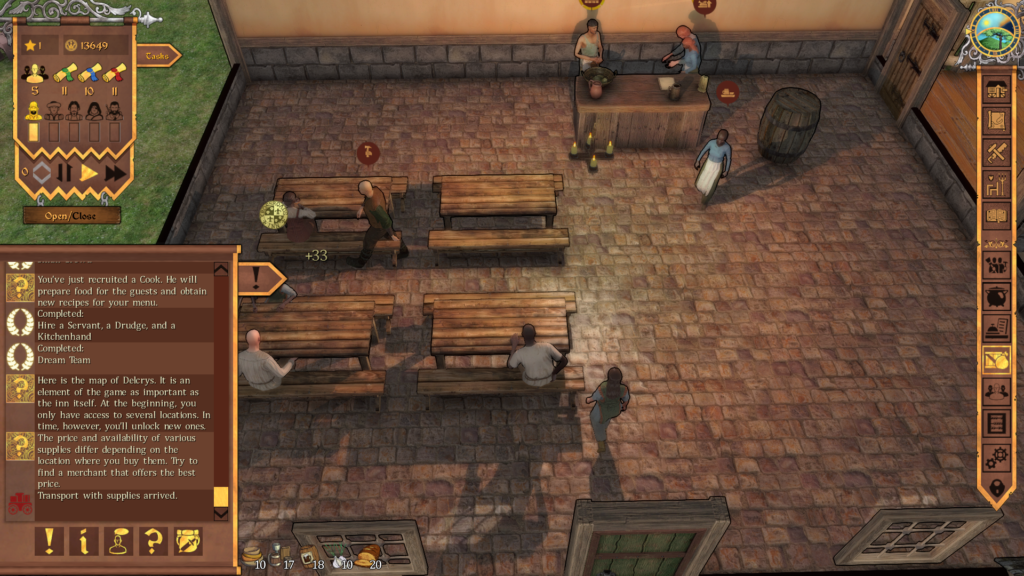Open the question mark help filter
This screenshot has width=1024, height=576.
click(153, 541)
